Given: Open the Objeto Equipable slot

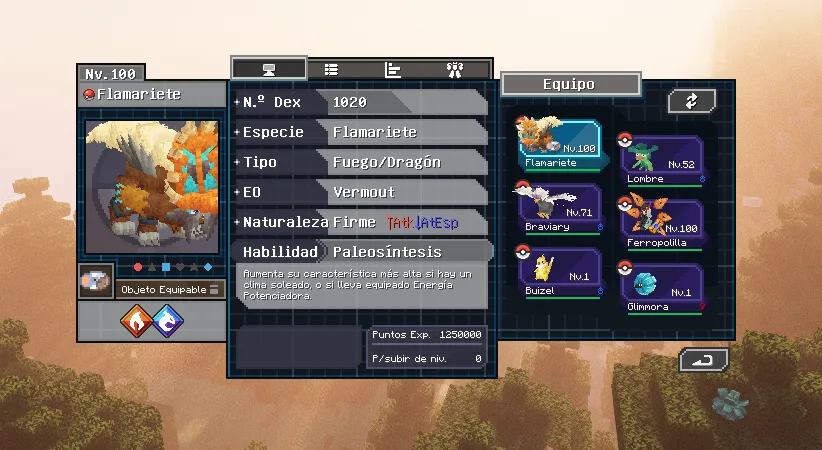Looking at the screenshot, I should pyautogui.click(x=169, y=289).
